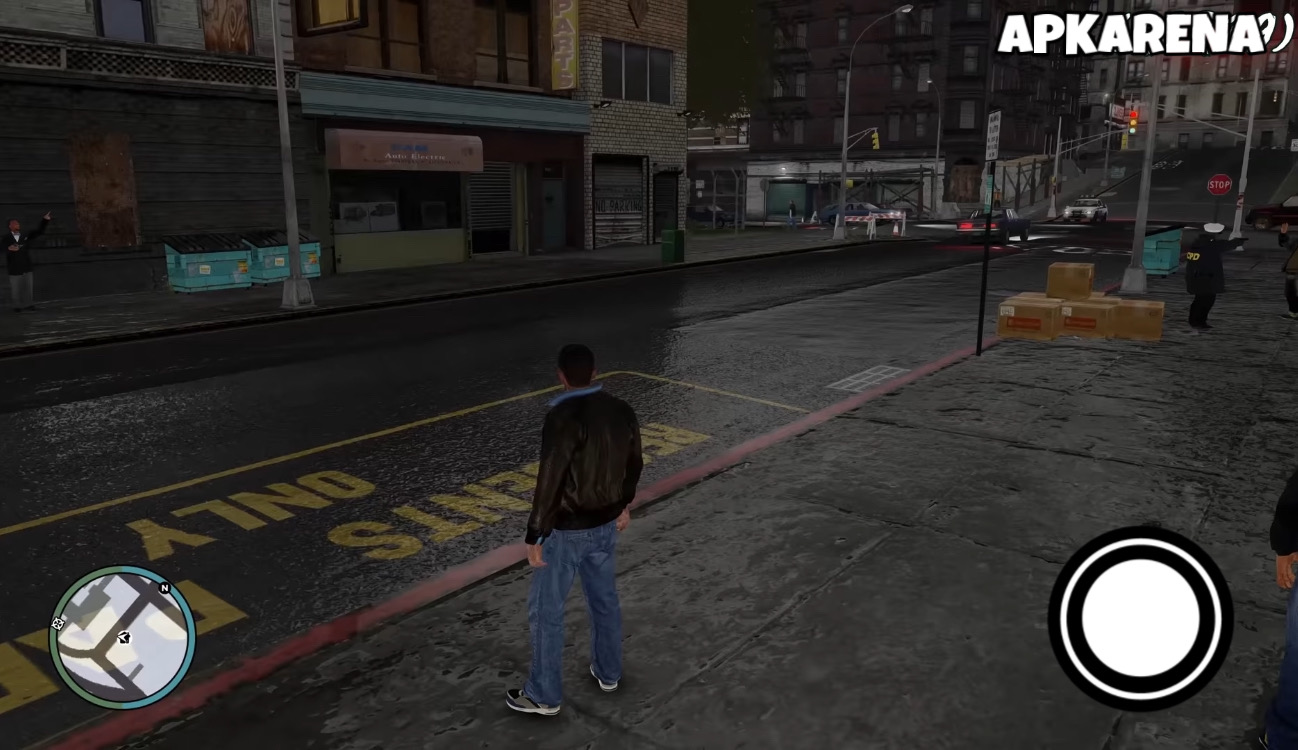
Task: Tap the white parking regulation sign on the pole
Action: pos(994,133)
